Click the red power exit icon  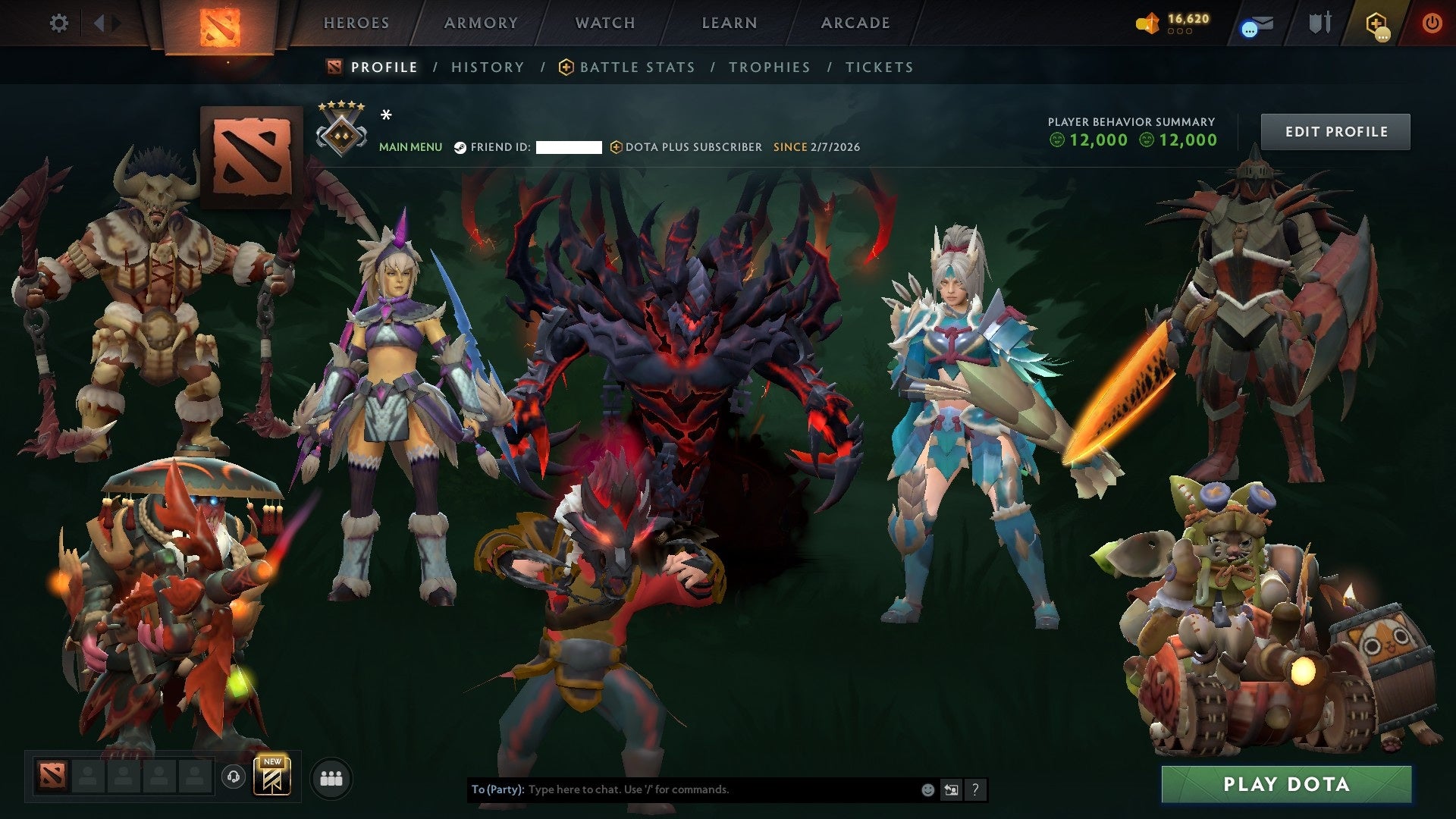(x=1433, y=23)
